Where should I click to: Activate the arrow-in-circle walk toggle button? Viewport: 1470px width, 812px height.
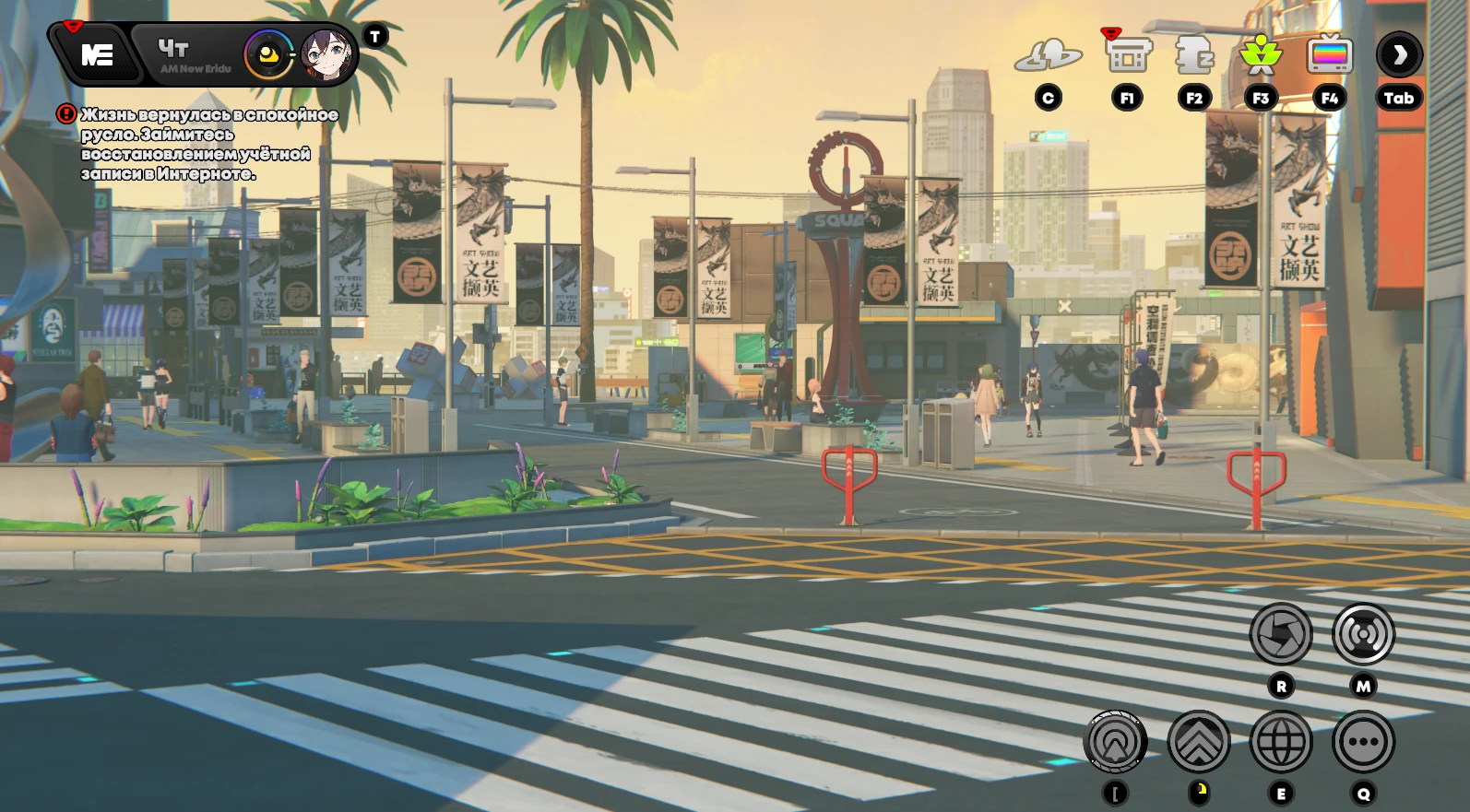click(x=1116, y=742)
